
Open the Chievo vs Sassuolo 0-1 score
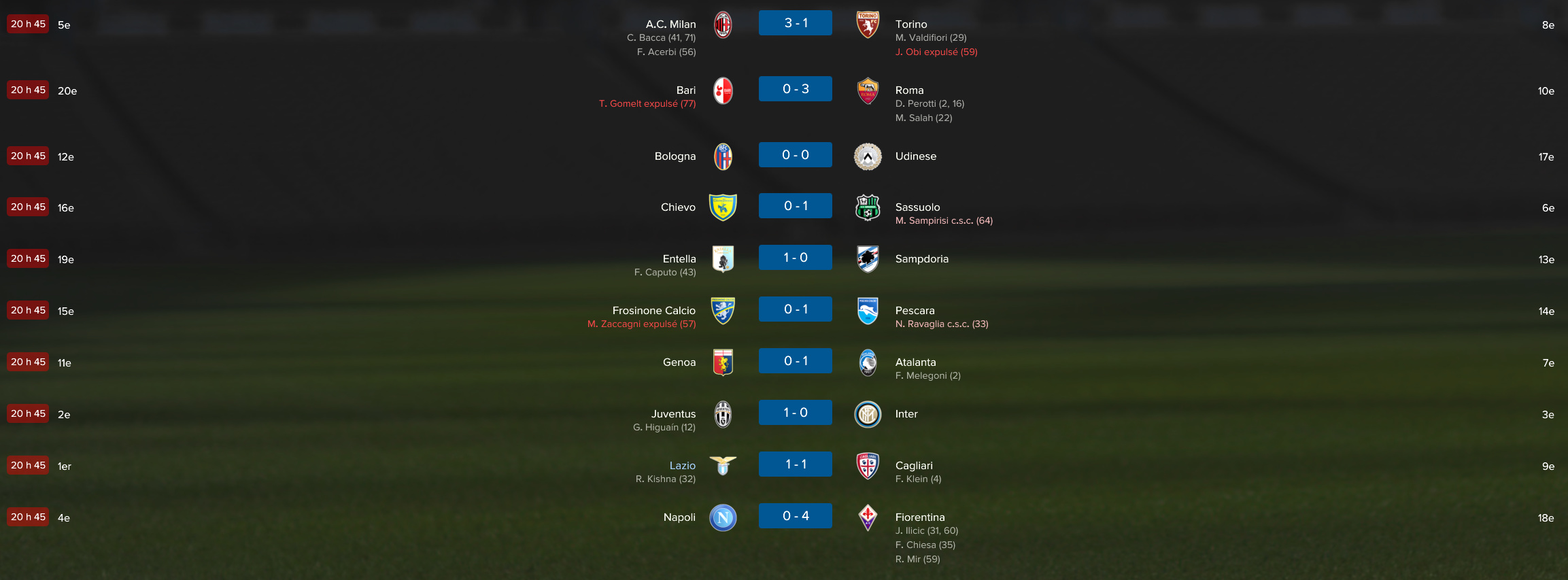[795, 206]
